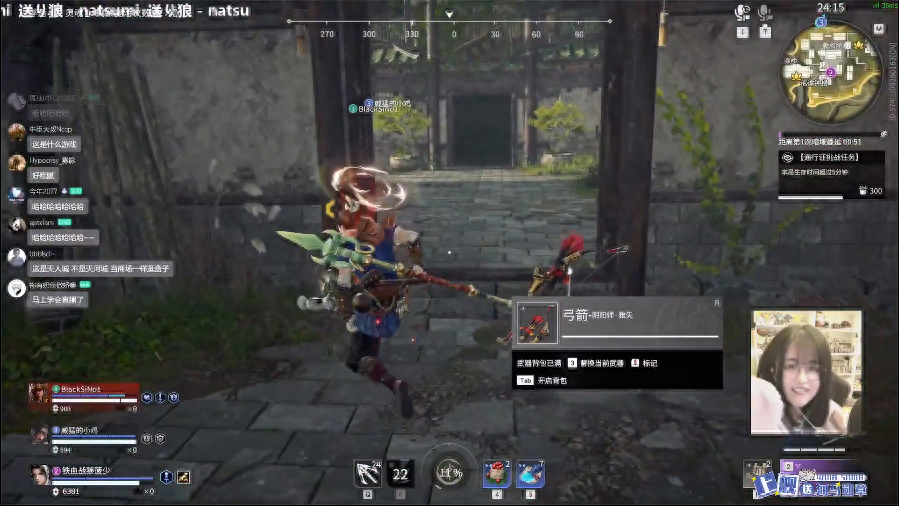The image size is (899, 506).
Task: Click the 马上学会割草了 chat message
Action: point(58,299)
